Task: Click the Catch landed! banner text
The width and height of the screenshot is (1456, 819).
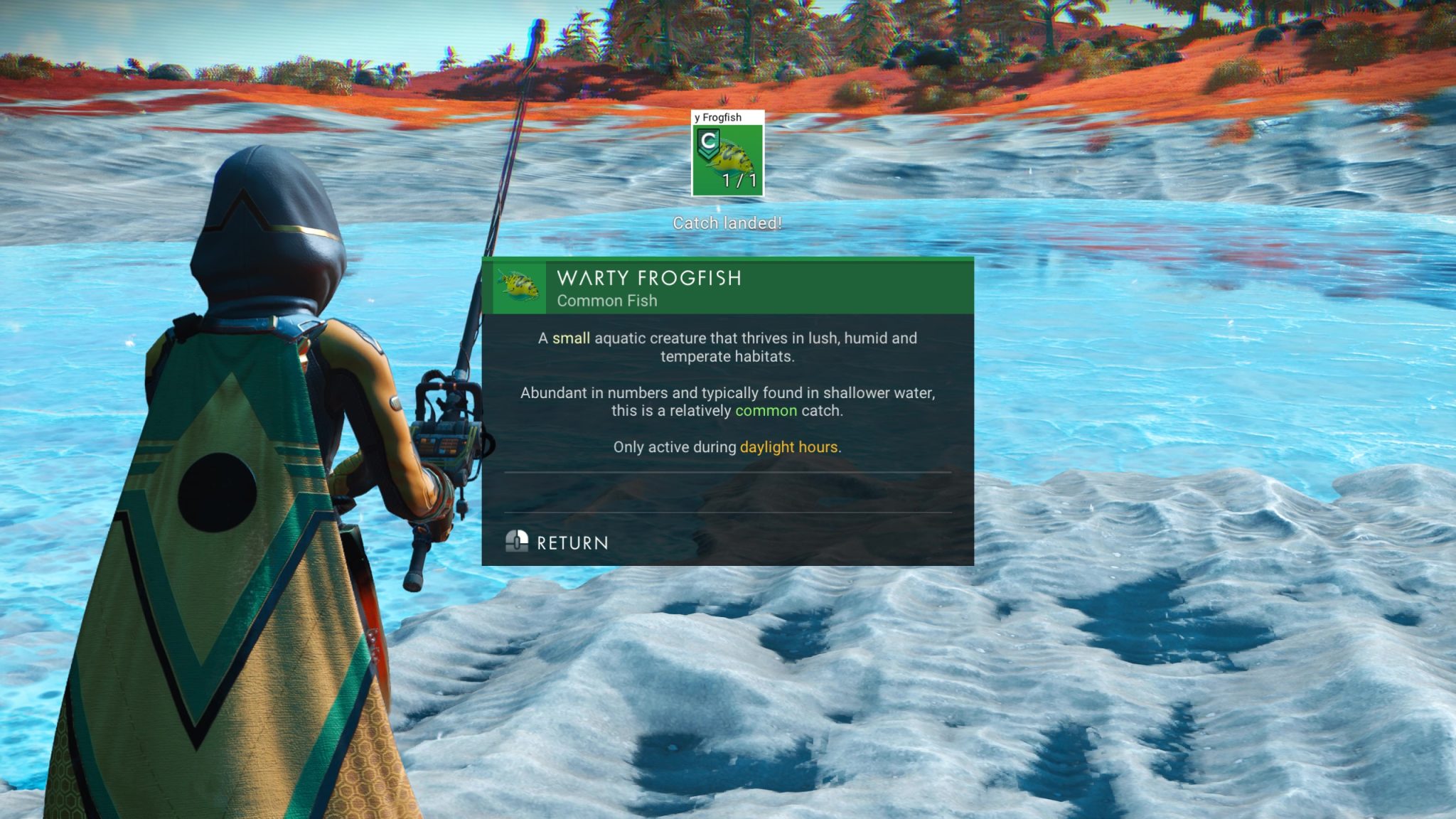Action: 727,222
